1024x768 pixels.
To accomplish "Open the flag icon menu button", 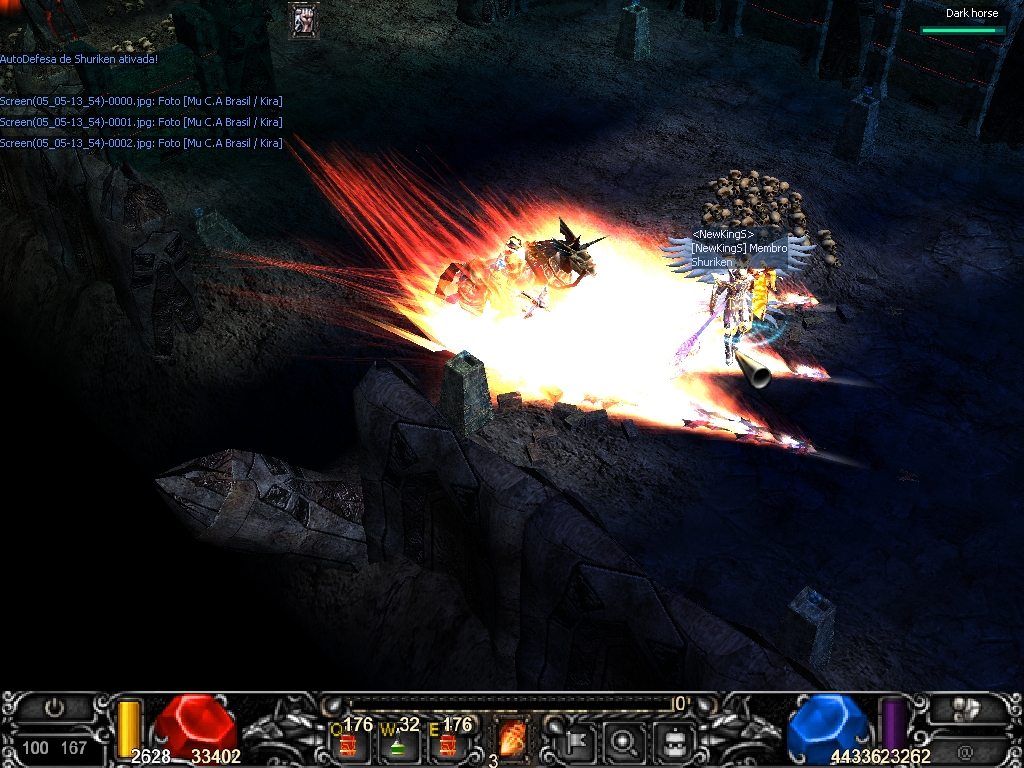I will pos(580,742).
